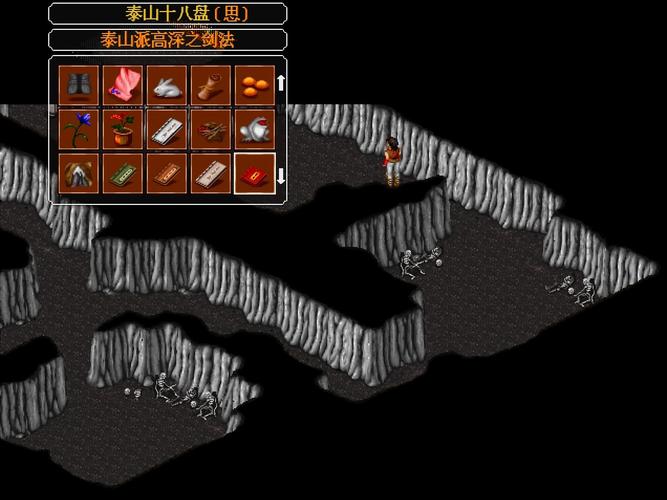Choose the snowy mountain painting item

coord(77,172)
